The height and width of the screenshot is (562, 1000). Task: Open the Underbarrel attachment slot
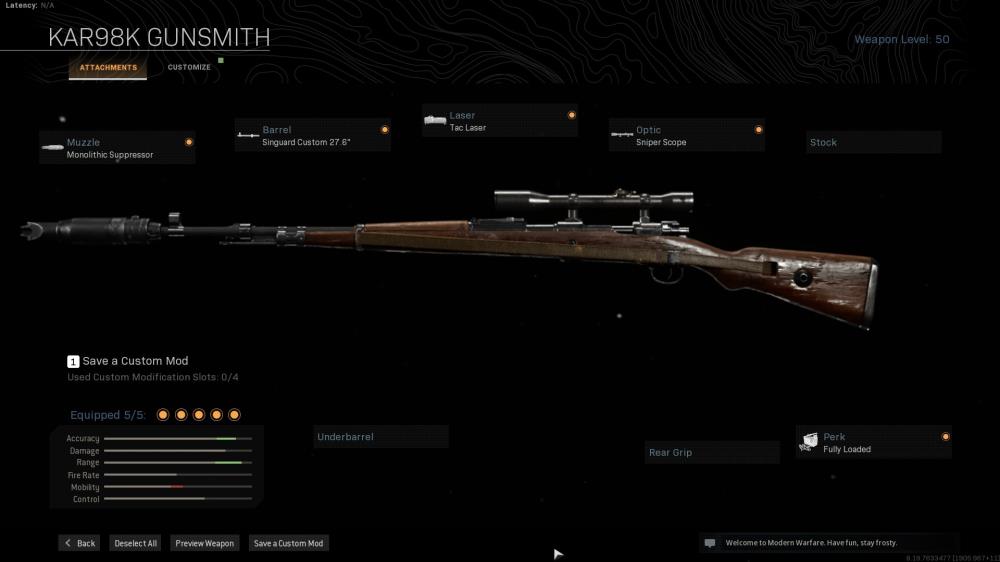click(380, 437)
